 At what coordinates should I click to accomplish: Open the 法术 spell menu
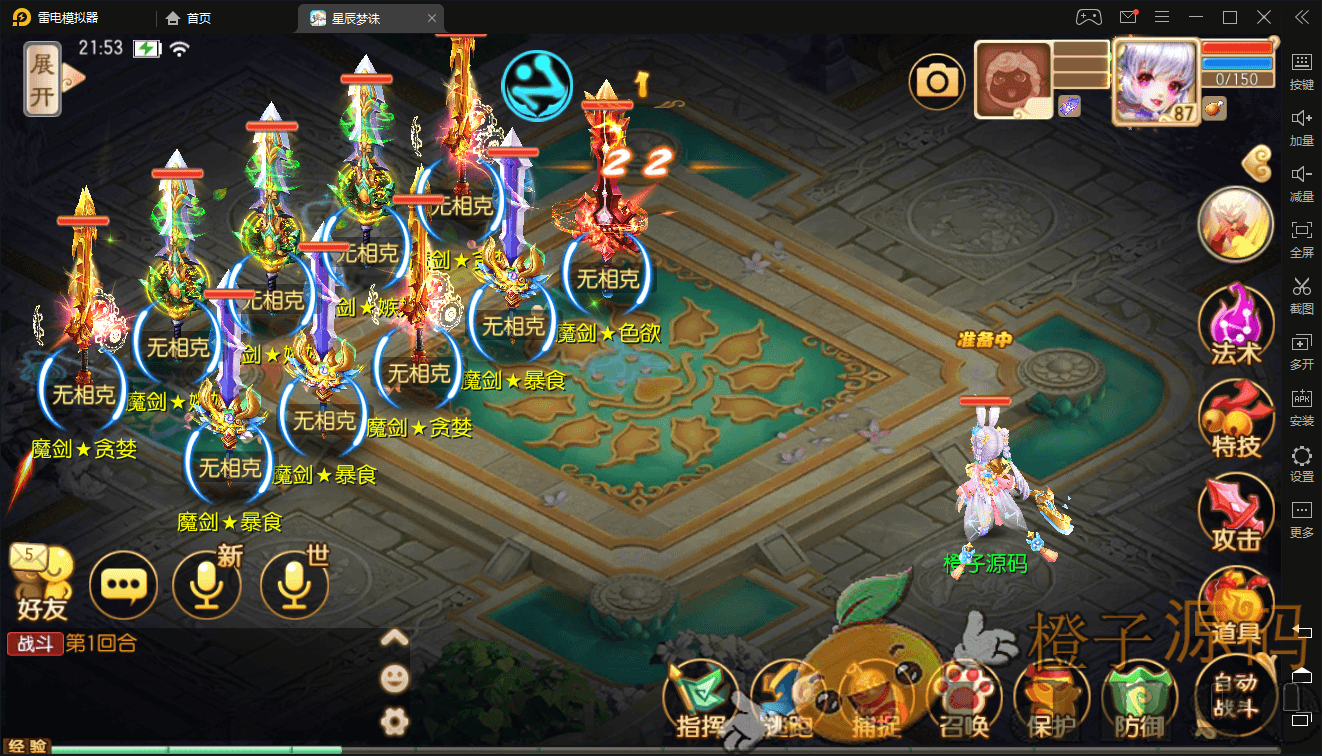pyautogui.click(x=1236, y=323)
